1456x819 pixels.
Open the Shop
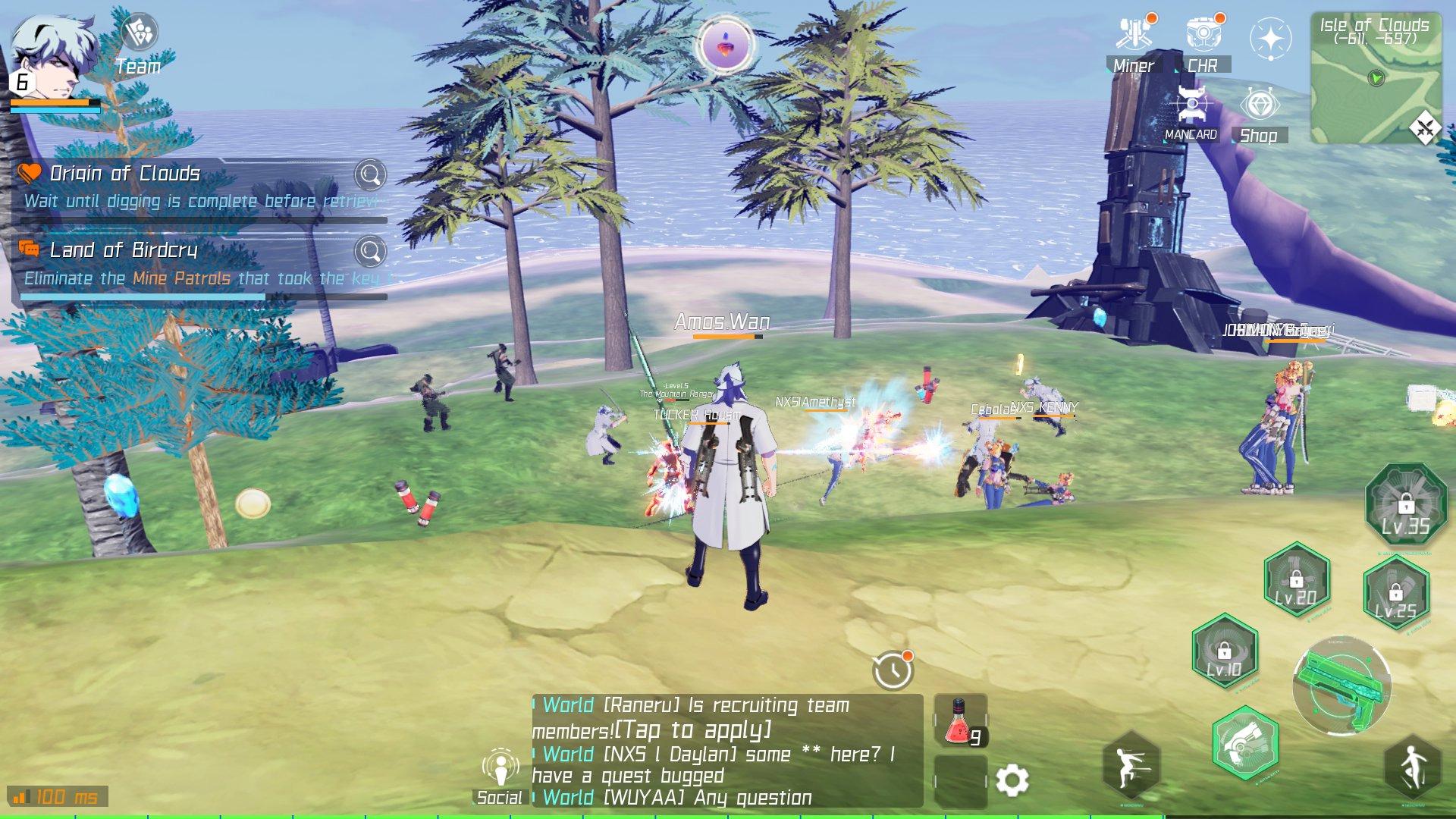[x=1259, y=106]
